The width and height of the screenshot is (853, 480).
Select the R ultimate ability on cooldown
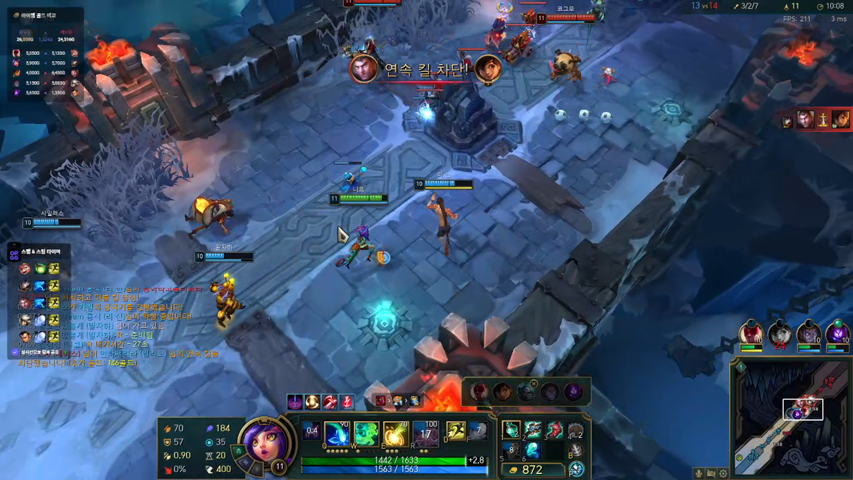(x=426, y=434)
